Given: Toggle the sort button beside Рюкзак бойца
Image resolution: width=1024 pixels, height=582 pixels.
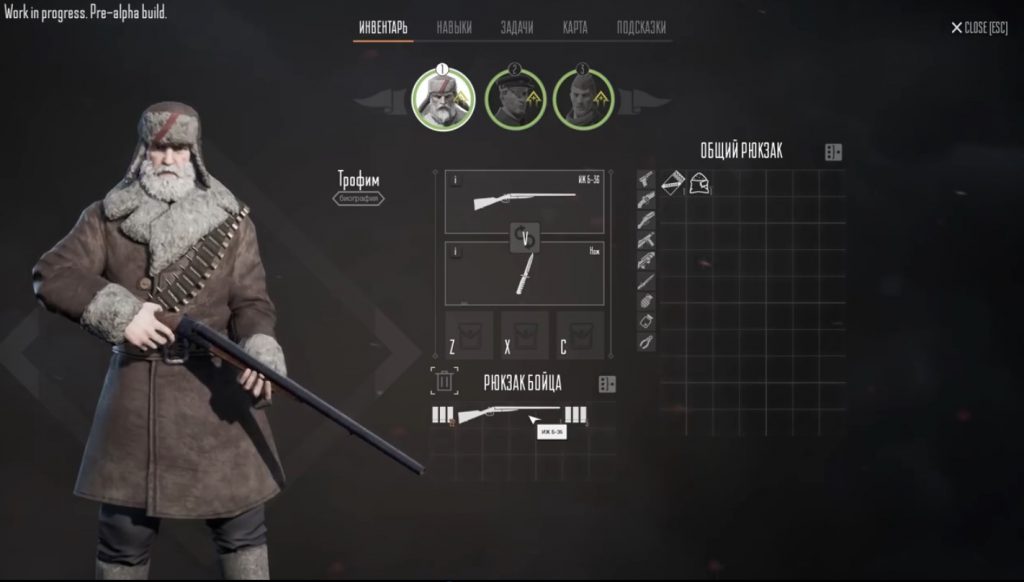Looking at the screenshot, I should [607, 384].
